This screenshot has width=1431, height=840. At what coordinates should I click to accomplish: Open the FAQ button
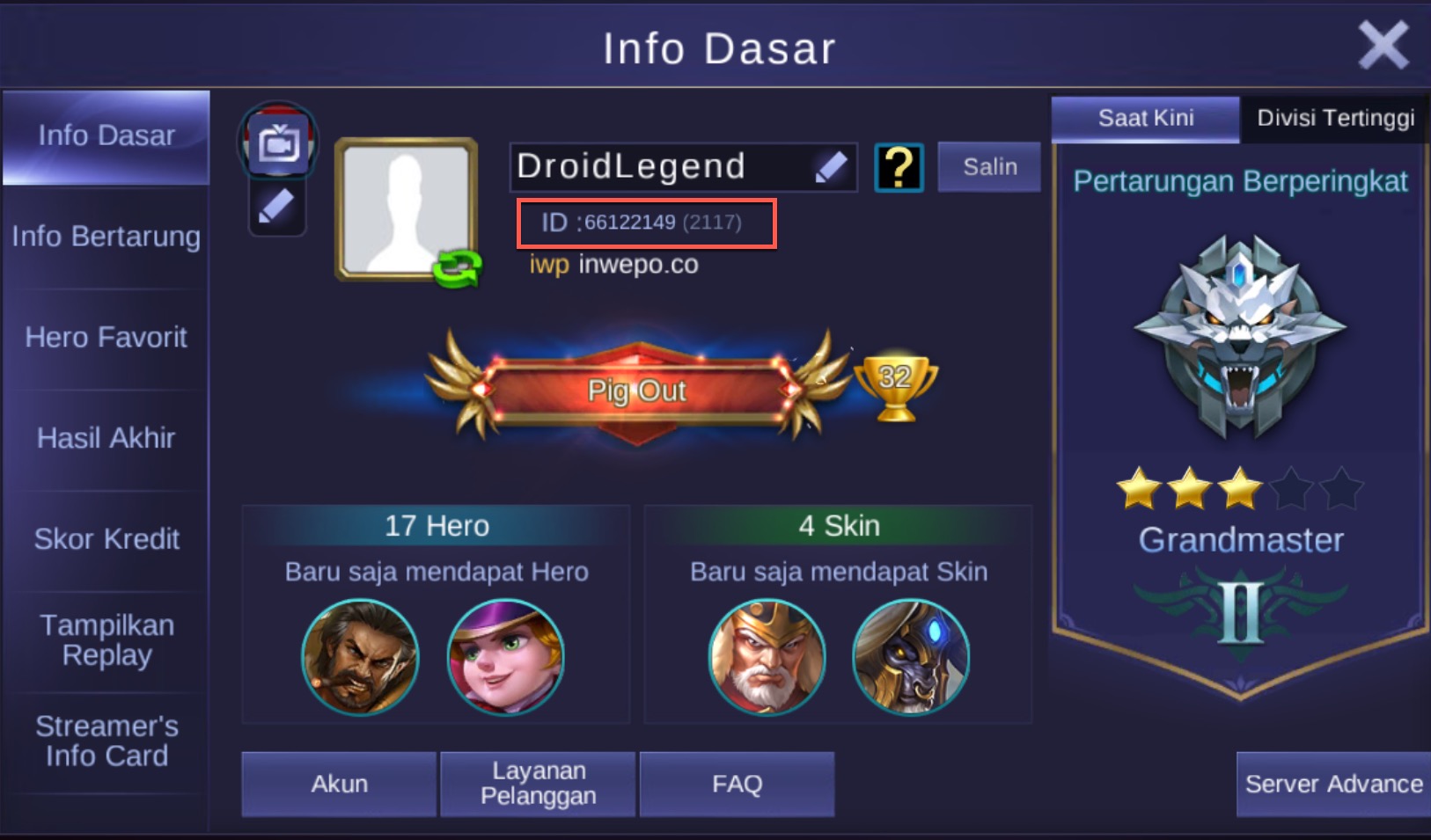(737, 784)
